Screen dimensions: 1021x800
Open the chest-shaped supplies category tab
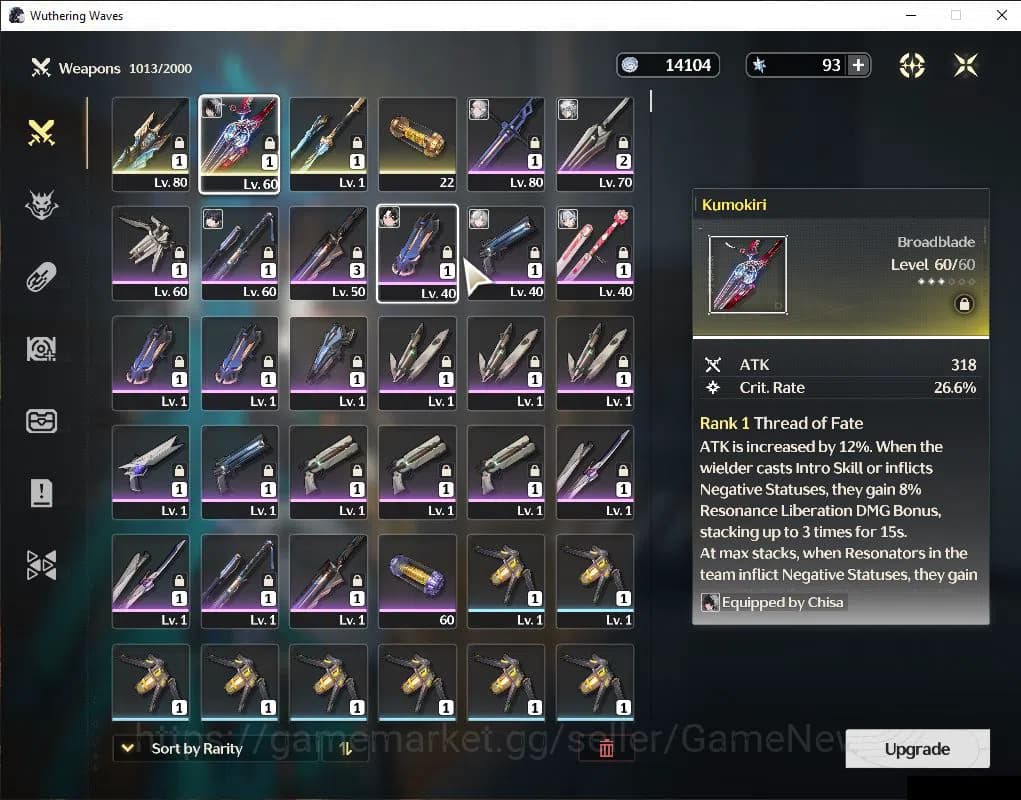tap(41, 421)
